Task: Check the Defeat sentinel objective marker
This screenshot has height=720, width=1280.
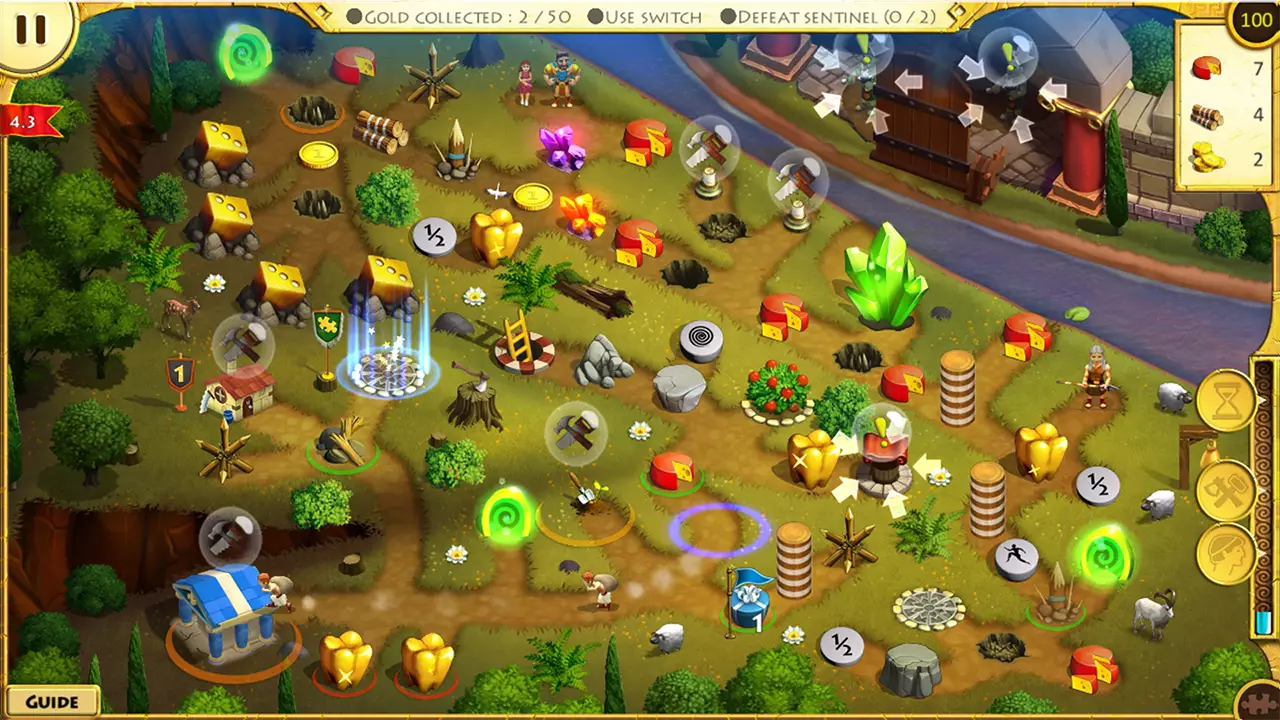Action: [727, 16]
